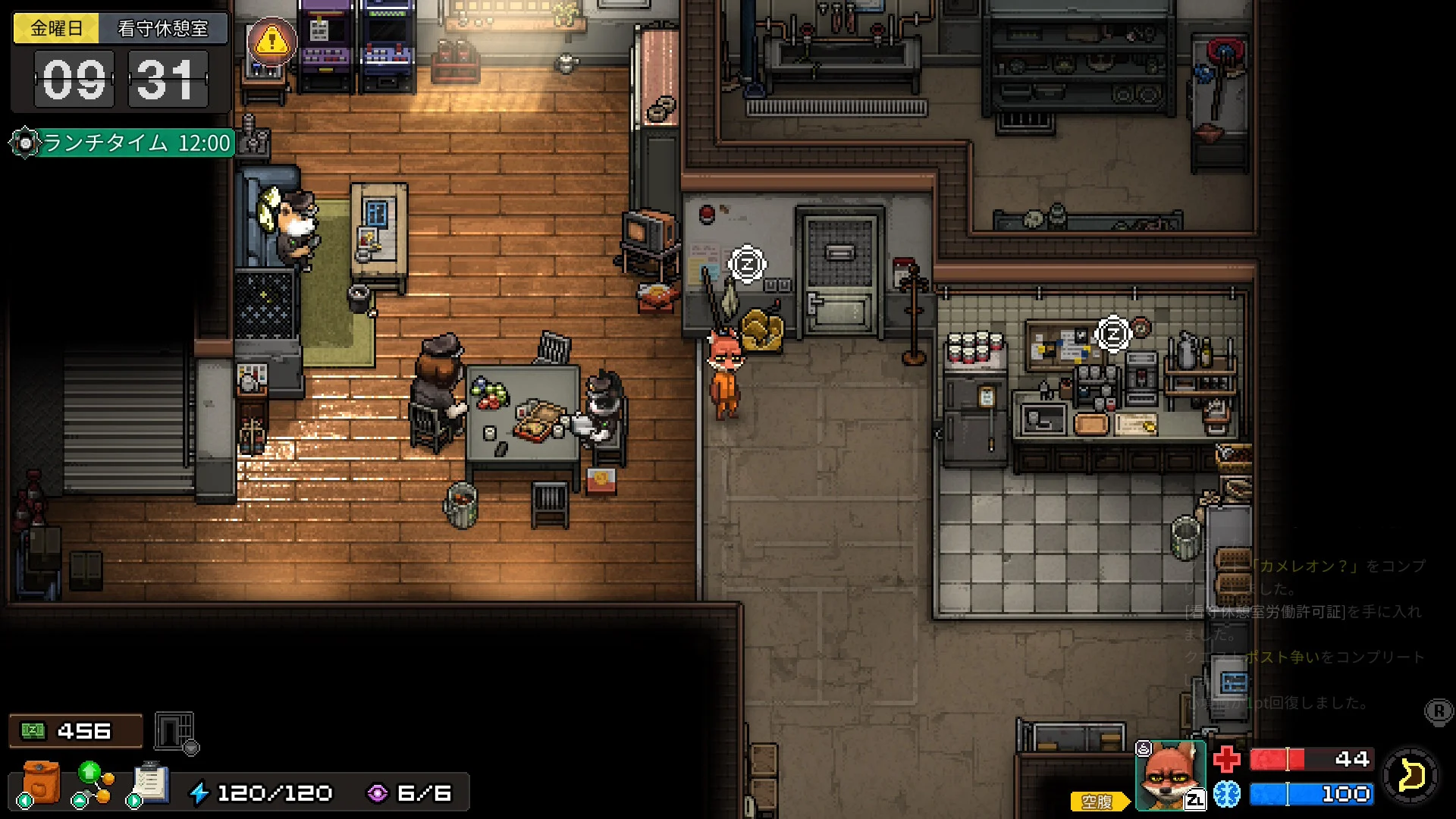This screenshot has height=819, width=1456.
Task: Click the 空腹 hunger status tag
Action: click(x=1097, y=802)
